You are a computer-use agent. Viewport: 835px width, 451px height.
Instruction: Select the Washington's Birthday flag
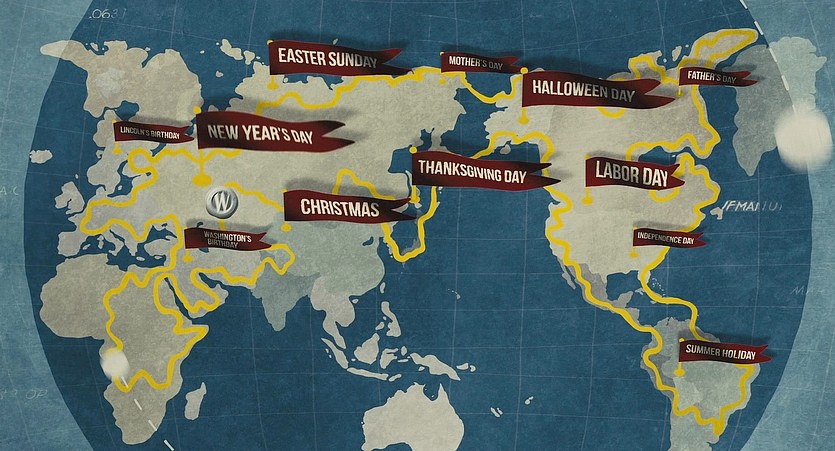224,238
